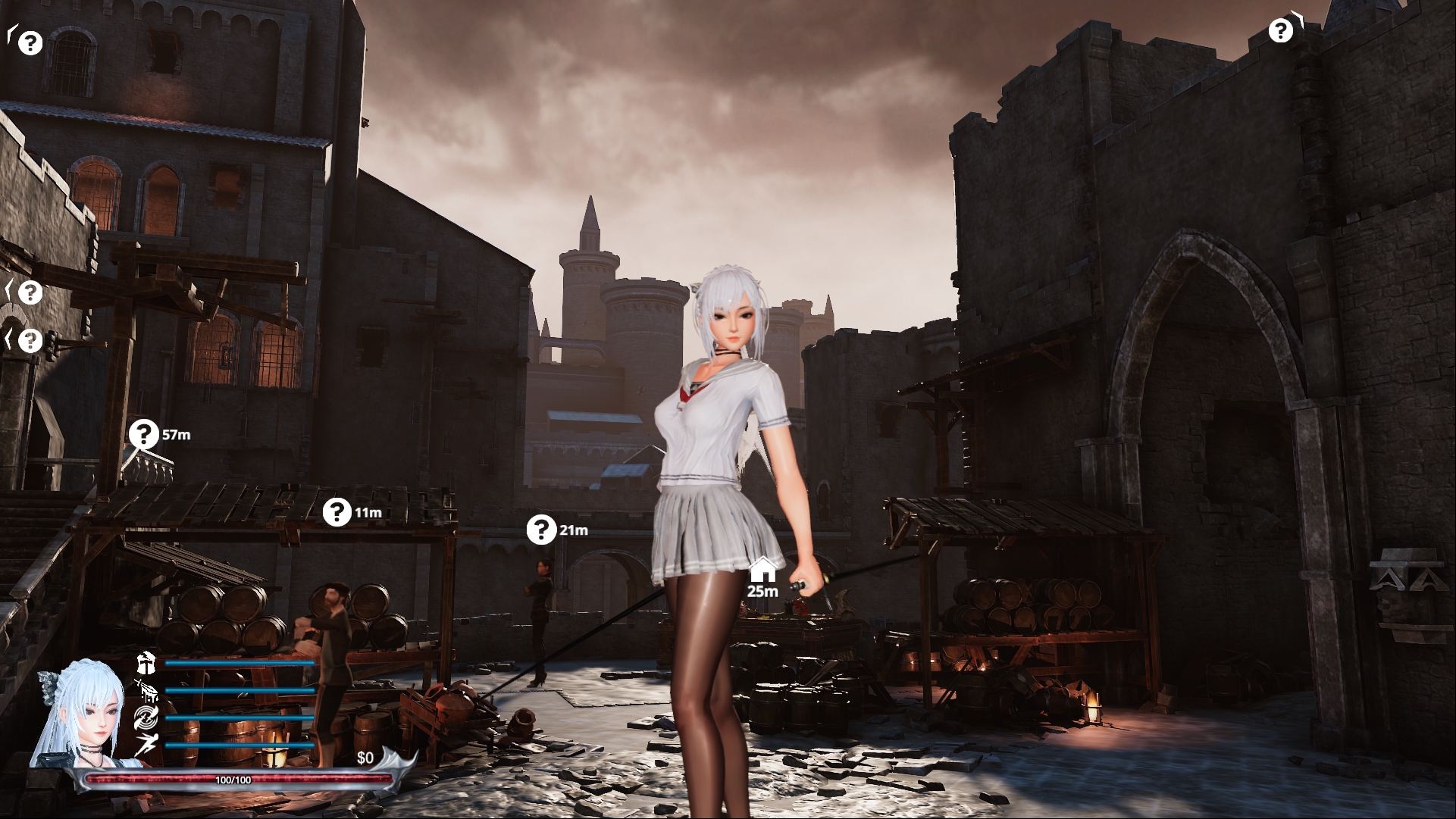The image size is (1456, 819).
Task: Click the helmet stat icon
Action: (146, 663)
